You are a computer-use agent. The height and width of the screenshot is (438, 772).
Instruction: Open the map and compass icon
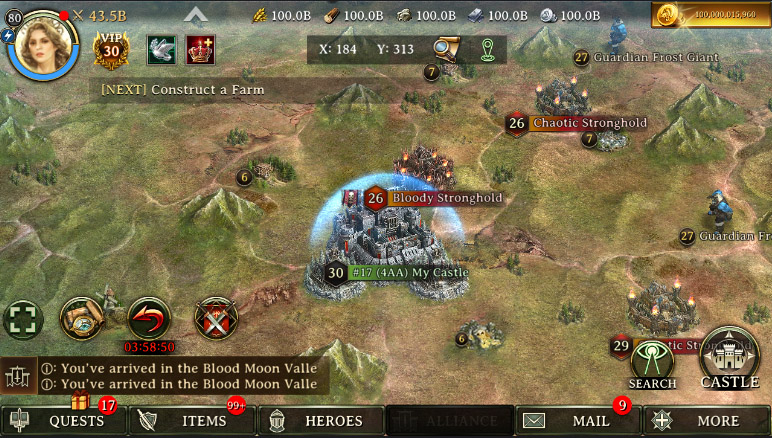[83, 317]
